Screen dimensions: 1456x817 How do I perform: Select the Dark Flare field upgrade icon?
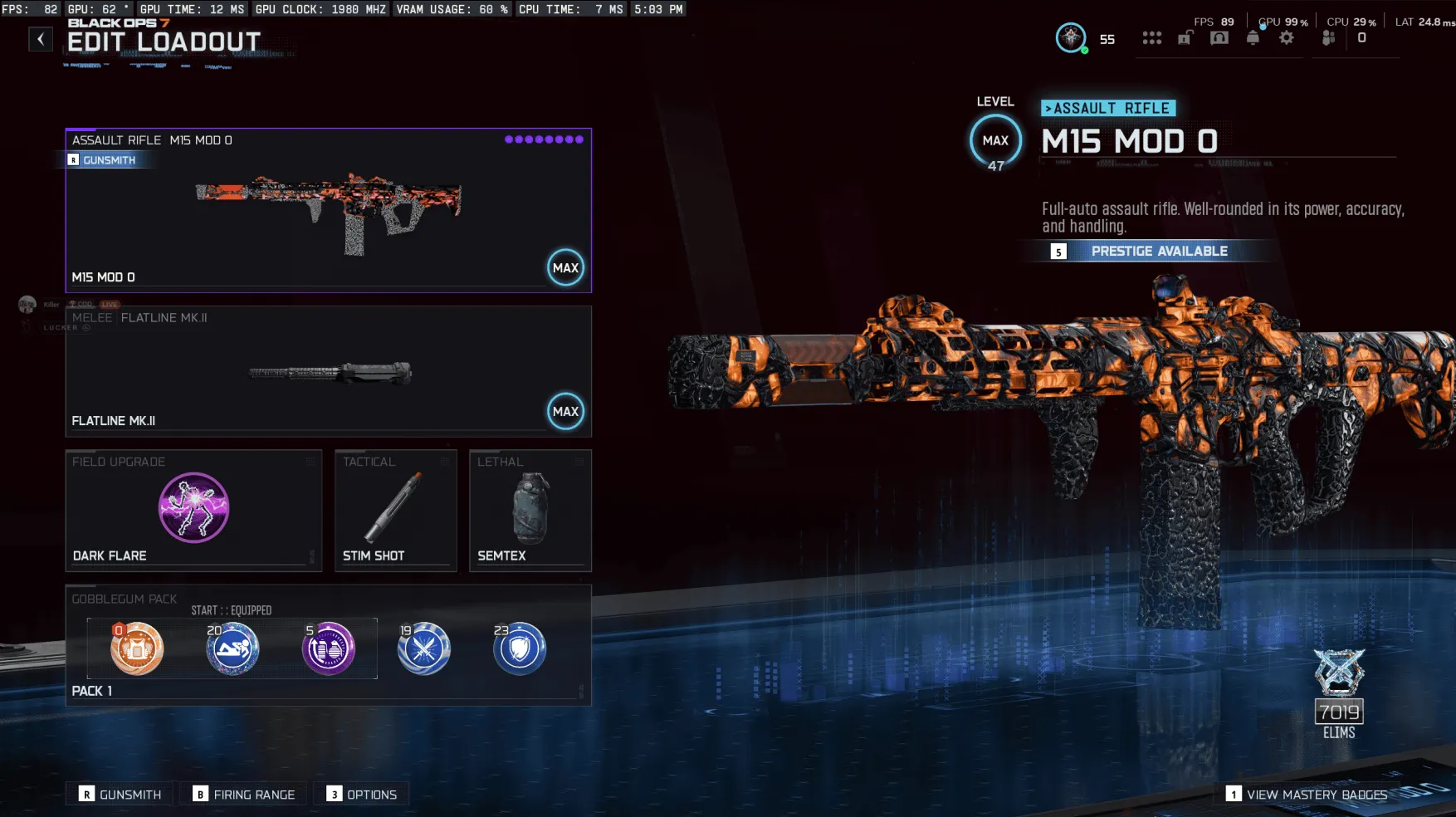tap(193, 508)
